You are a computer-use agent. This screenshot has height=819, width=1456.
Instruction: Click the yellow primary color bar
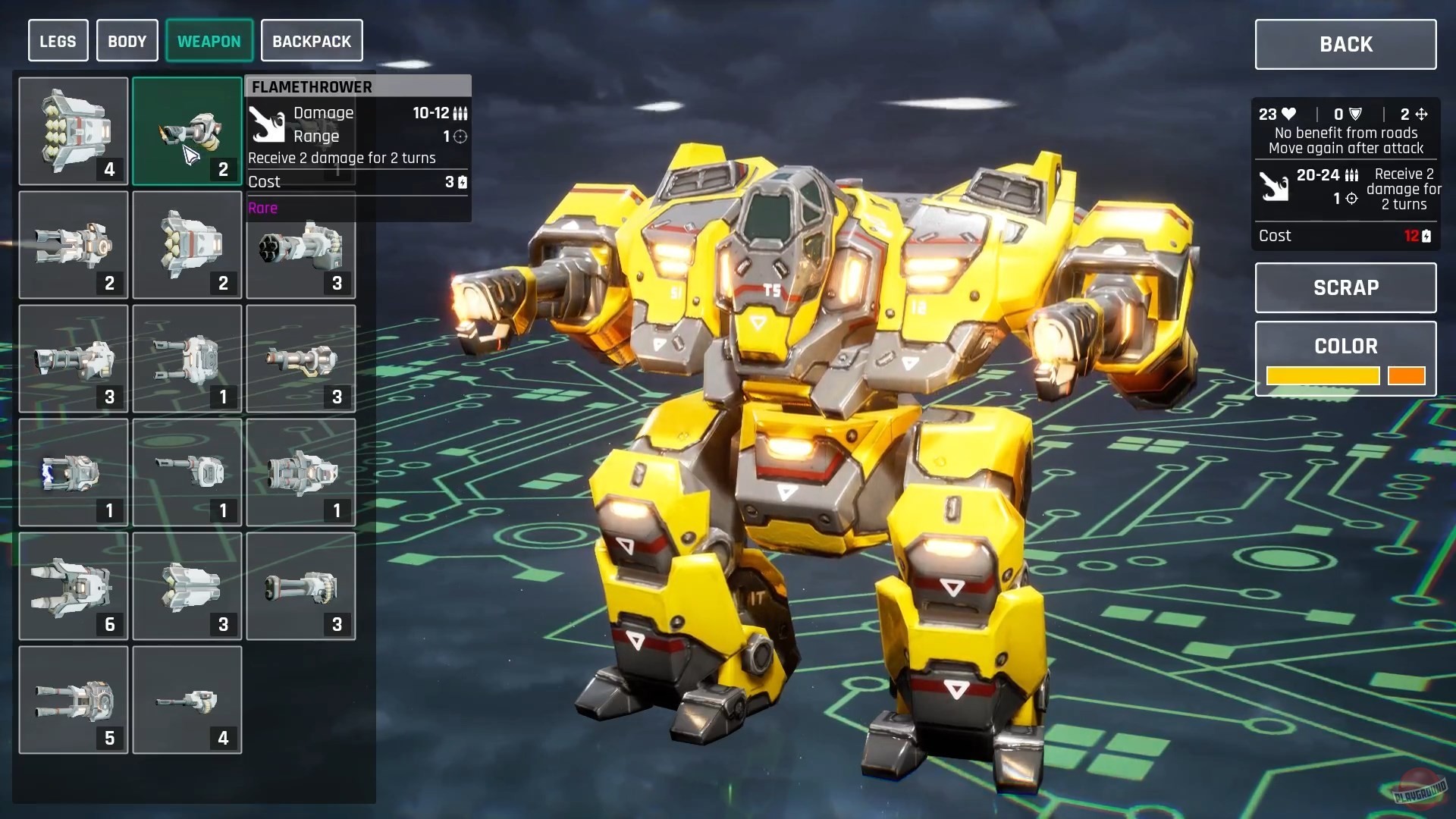[1323, 376]
